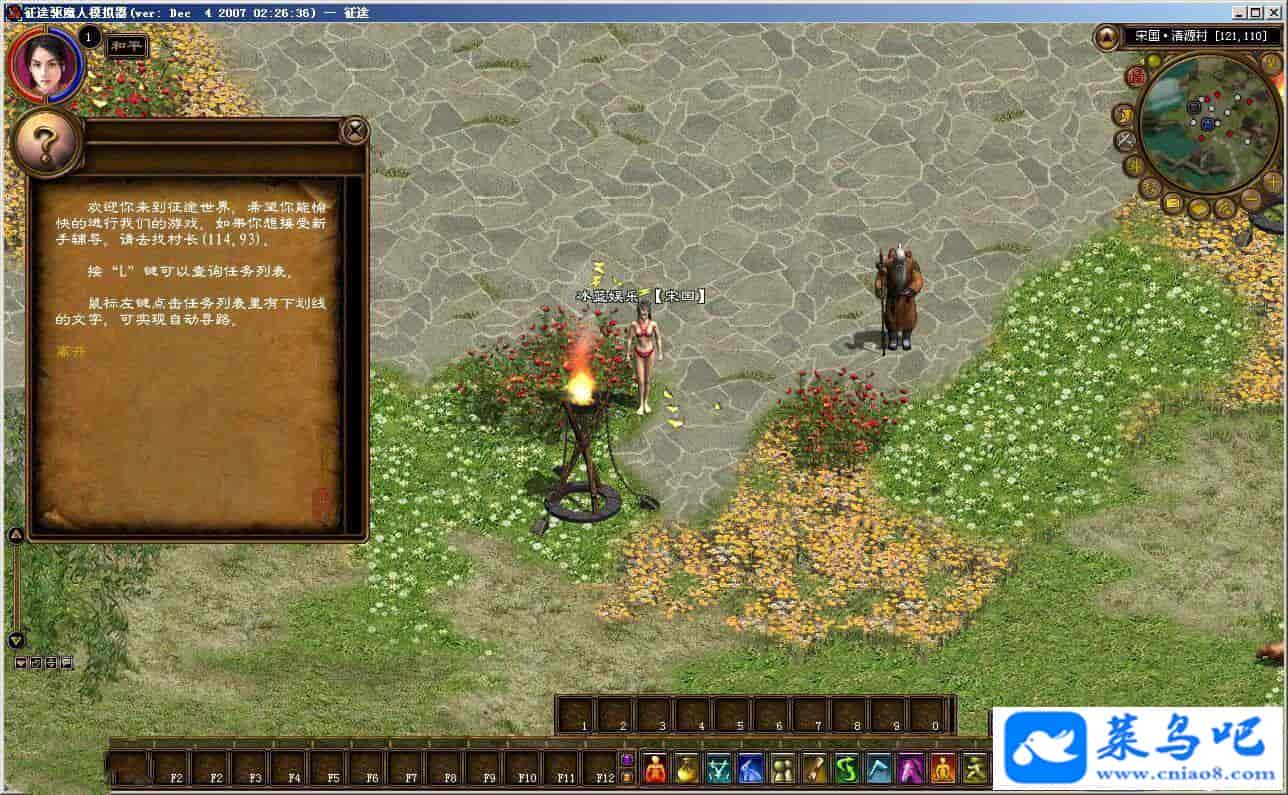Activate the red seated figure icon
1288x795 pixels.
tap(655, 768)
